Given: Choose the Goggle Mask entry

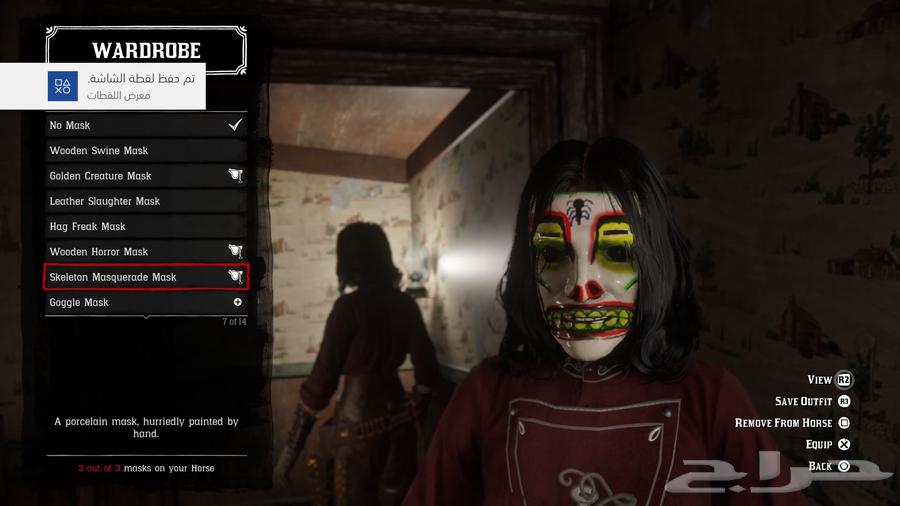Looking at the screenshot, I should pos(146,302).
